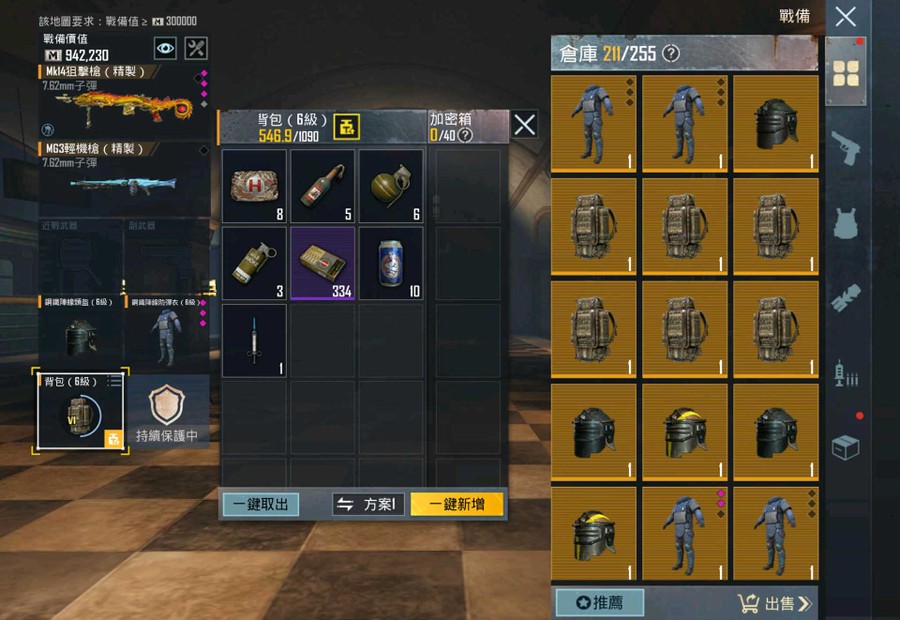Select the smoke grenade slot

tap(254, 263)
